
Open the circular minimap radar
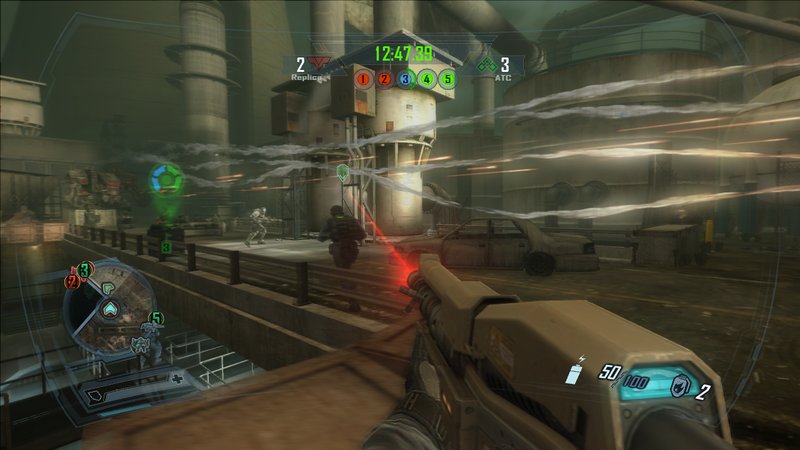110,311
